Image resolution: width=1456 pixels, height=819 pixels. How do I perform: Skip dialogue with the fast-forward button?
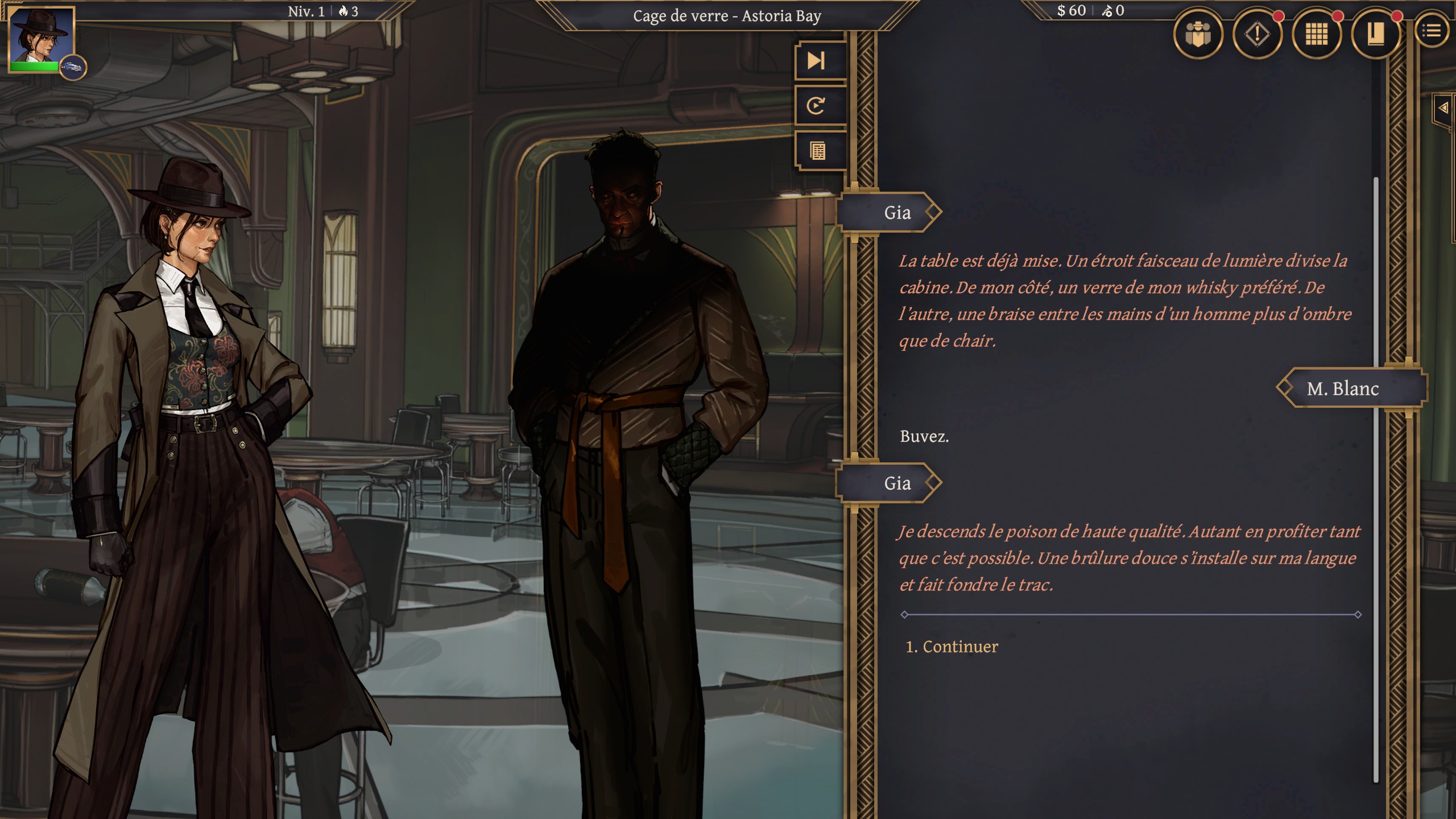click(x=817, y=61)
